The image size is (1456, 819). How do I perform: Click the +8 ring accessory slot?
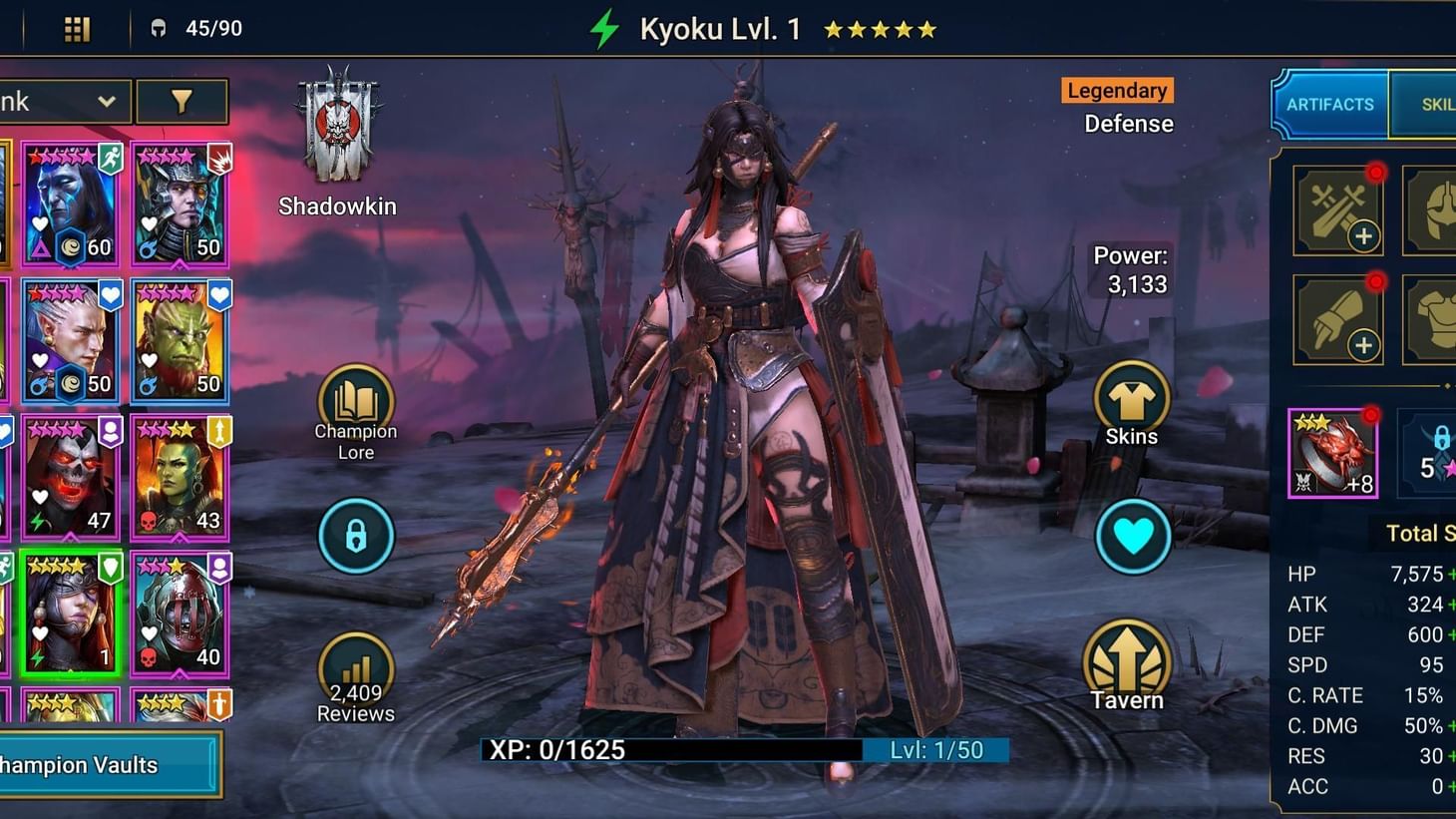click(x=1333, y=452)
